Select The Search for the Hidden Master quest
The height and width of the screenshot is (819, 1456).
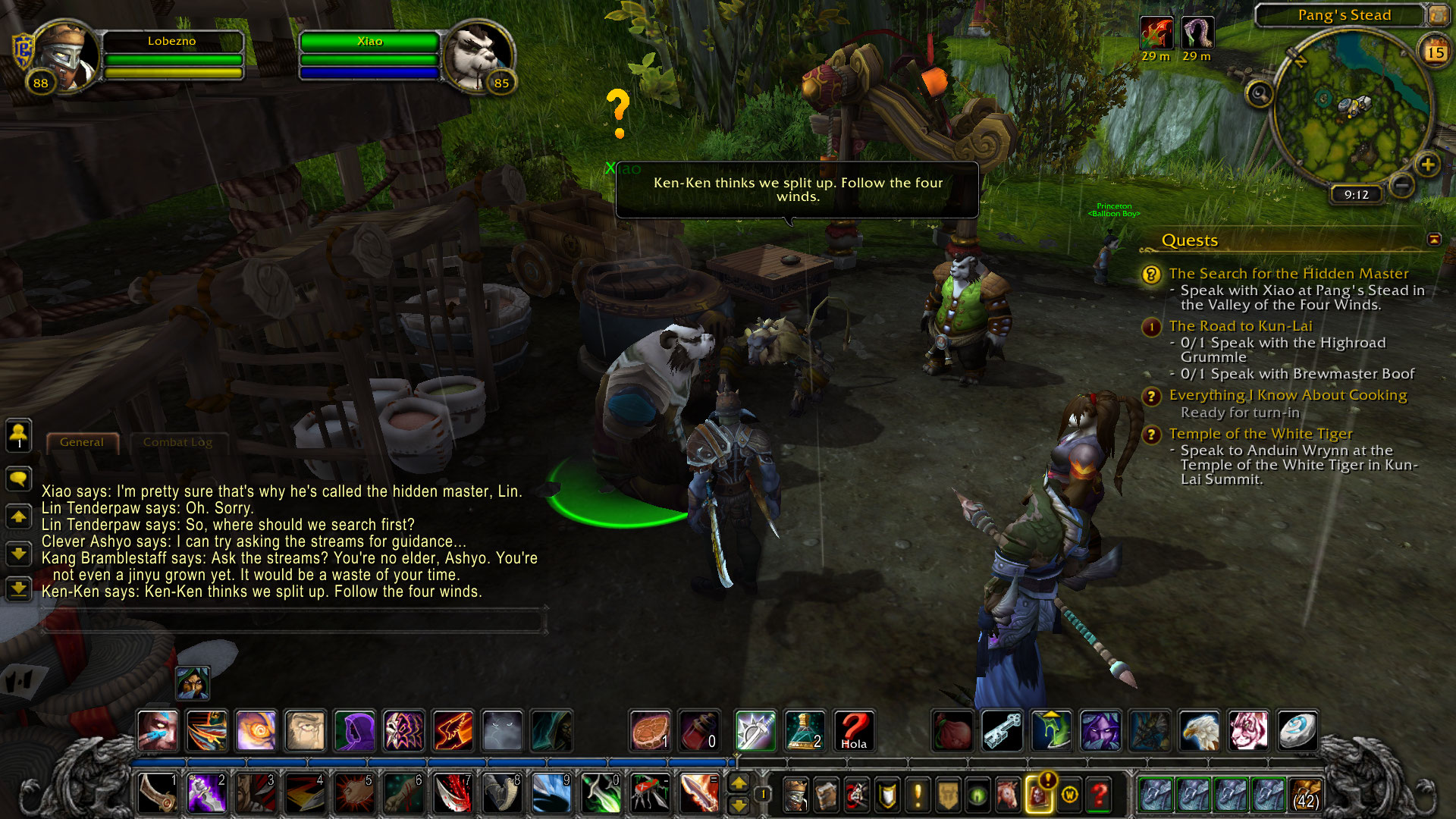(x=1288, y=274)
